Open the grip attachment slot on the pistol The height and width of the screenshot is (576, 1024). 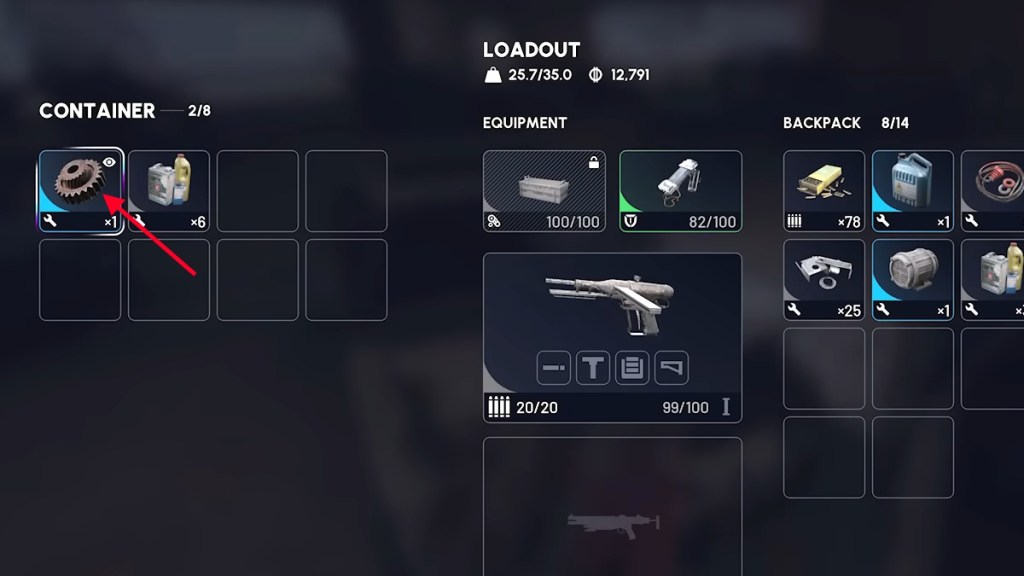coord(593,367)
